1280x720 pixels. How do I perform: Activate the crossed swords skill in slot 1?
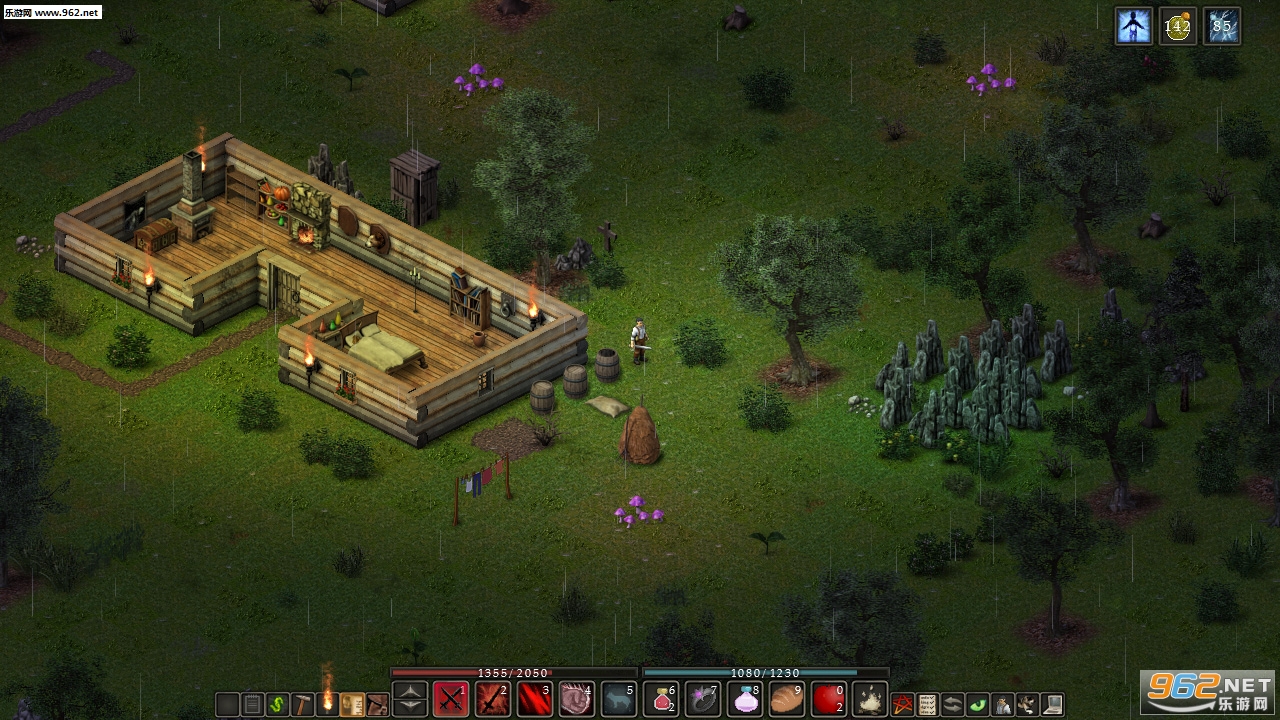point(451,699)
